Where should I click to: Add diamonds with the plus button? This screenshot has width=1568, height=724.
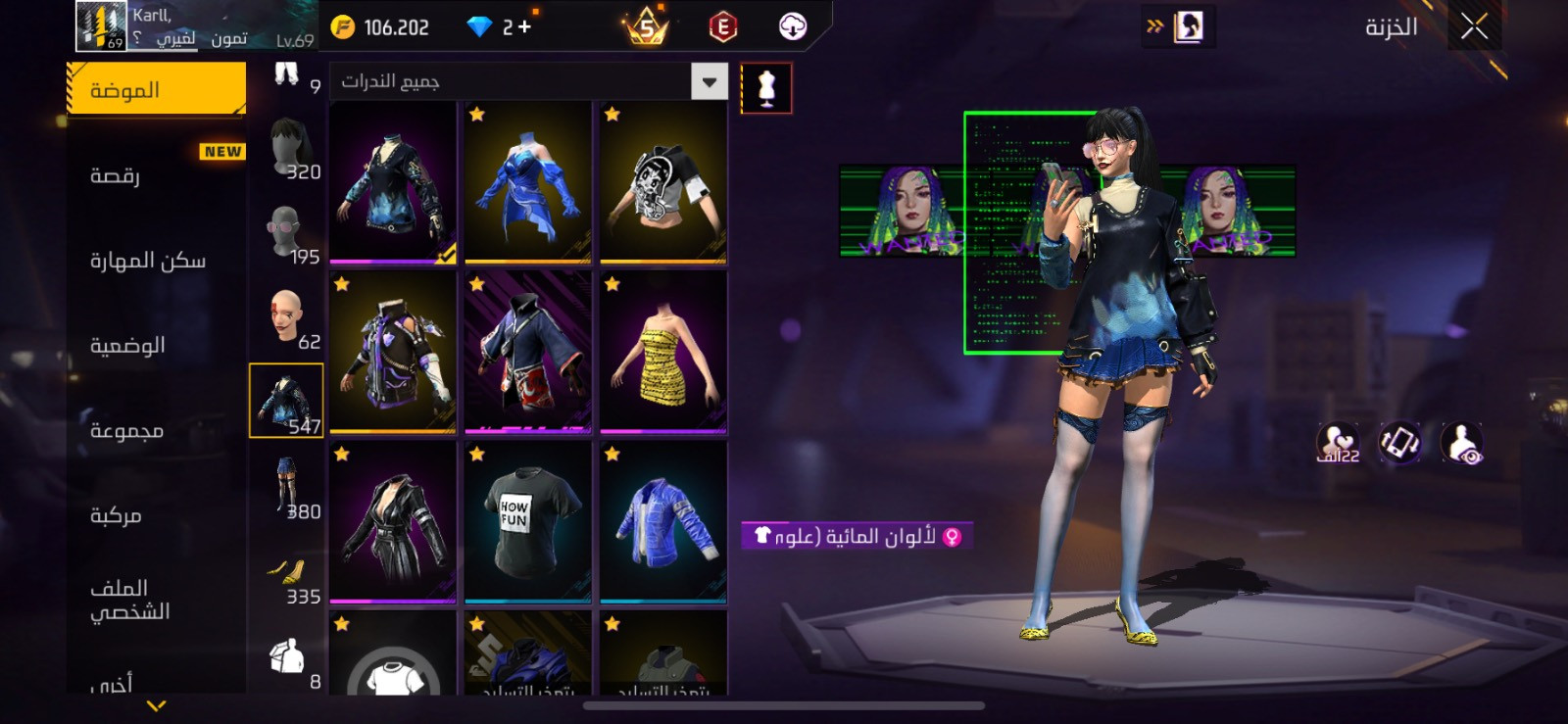click(524, 26)
